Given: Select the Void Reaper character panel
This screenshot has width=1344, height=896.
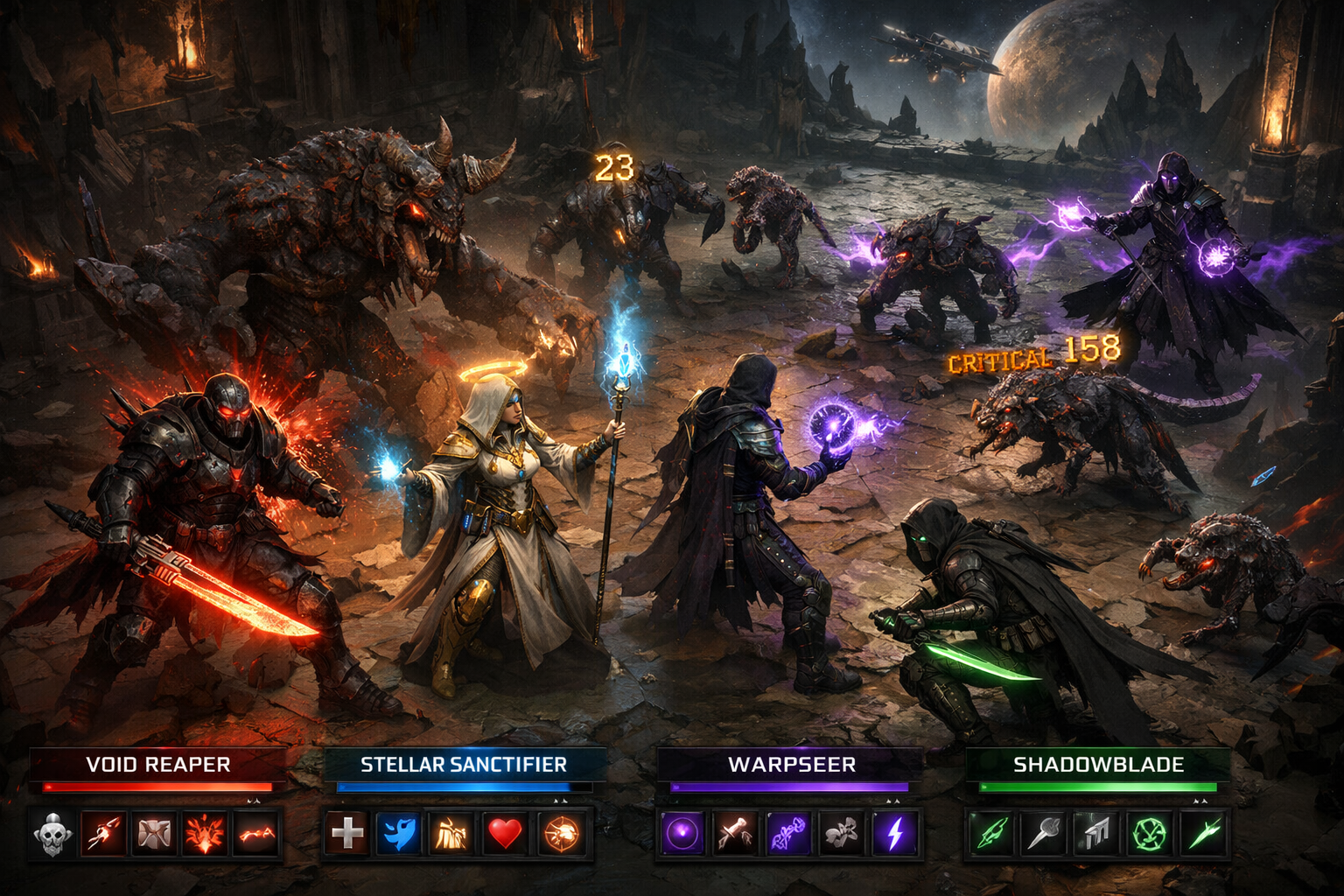Looking at the screenshot, I should point(158,765).
